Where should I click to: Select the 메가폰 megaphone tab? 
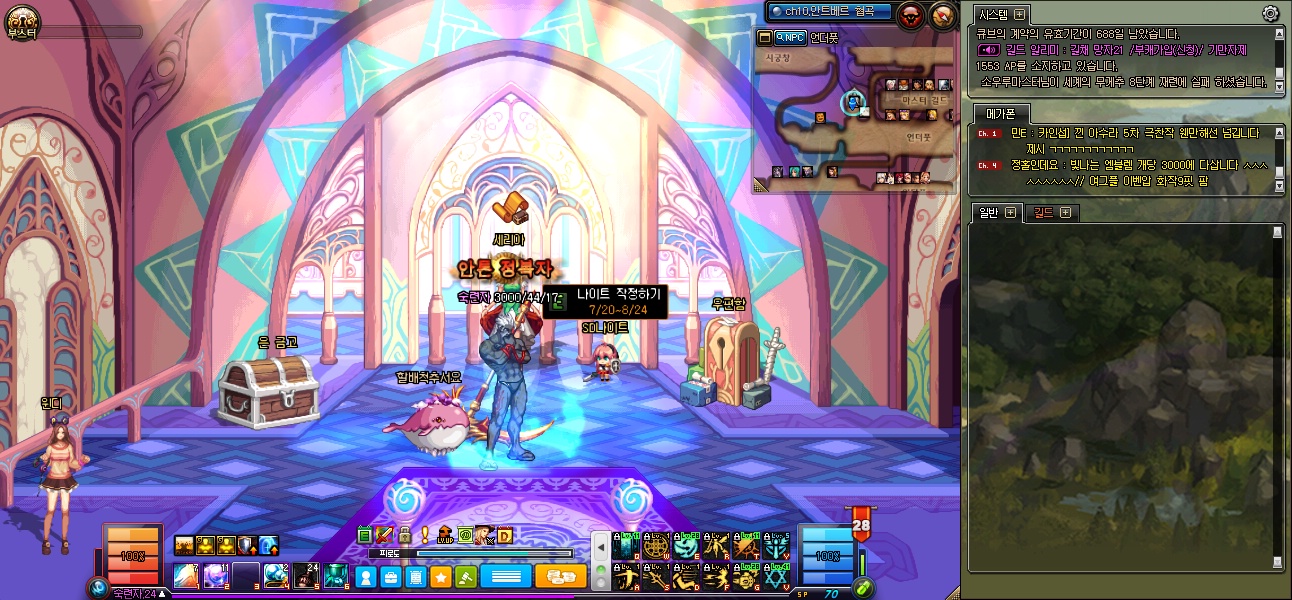993,113
